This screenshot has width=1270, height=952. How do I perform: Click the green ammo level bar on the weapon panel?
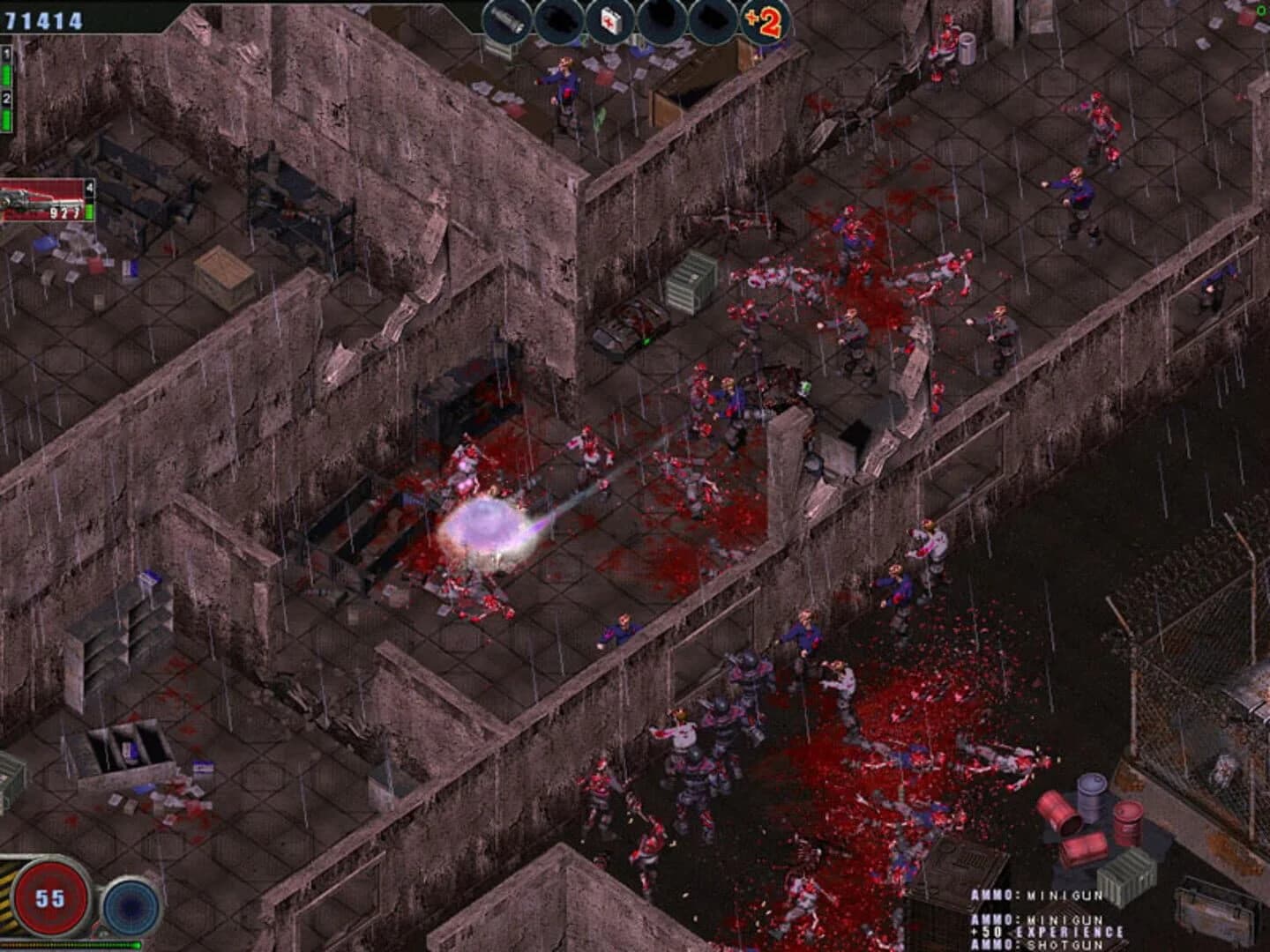tap(88, 213)
